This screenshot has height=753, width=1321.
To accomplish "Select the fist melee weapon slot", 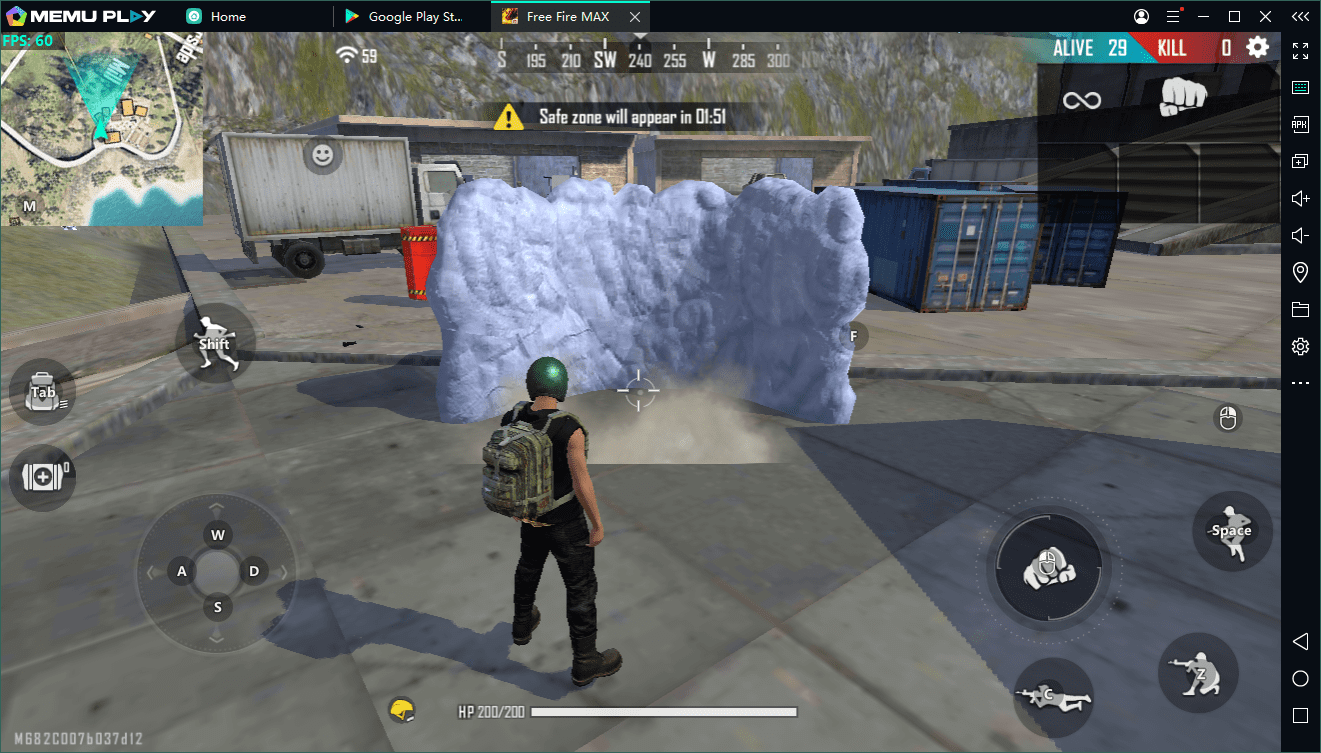I will point(1183,97).
